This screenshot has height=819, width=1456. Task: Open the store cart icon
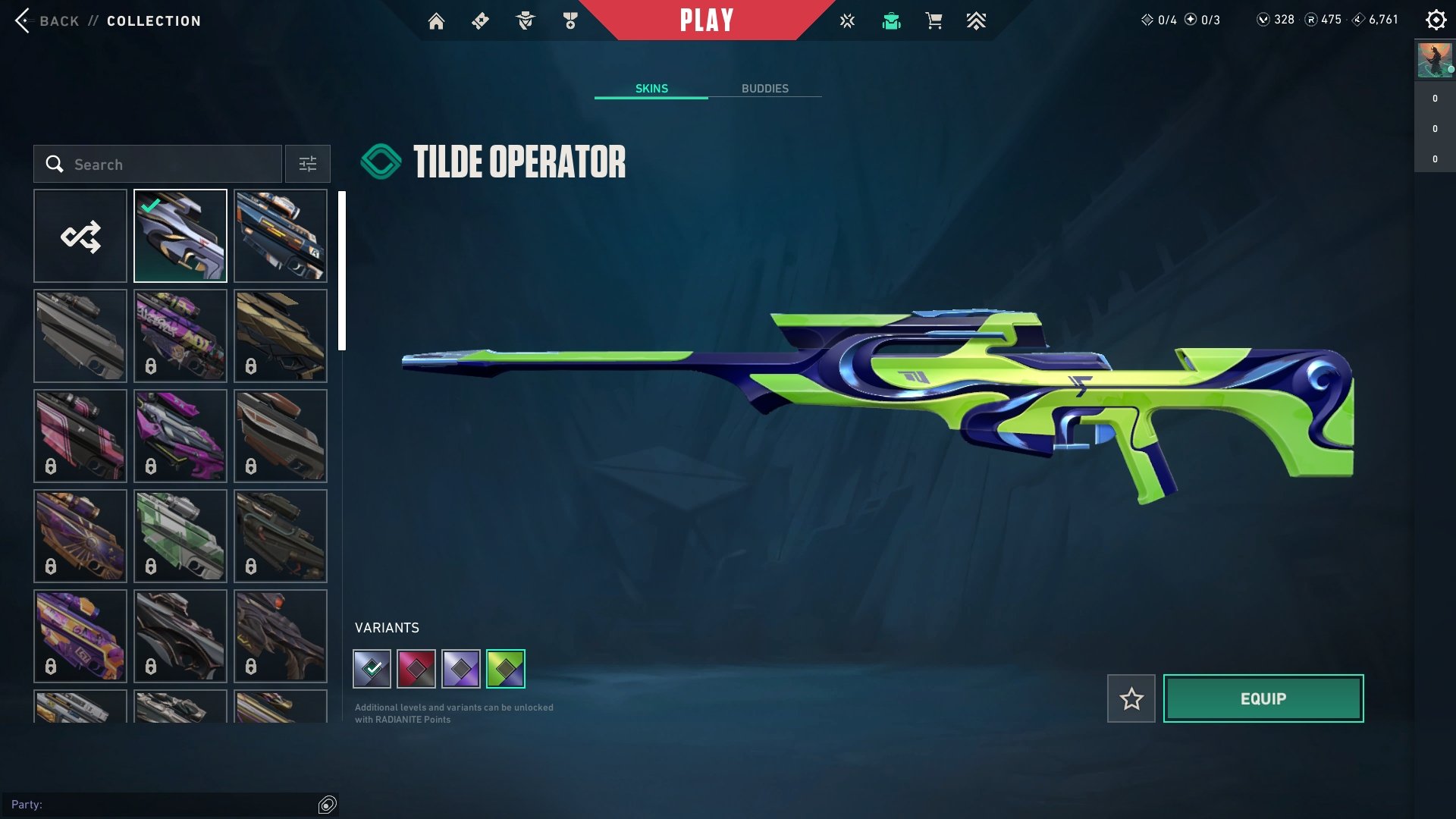click(934, 21)
